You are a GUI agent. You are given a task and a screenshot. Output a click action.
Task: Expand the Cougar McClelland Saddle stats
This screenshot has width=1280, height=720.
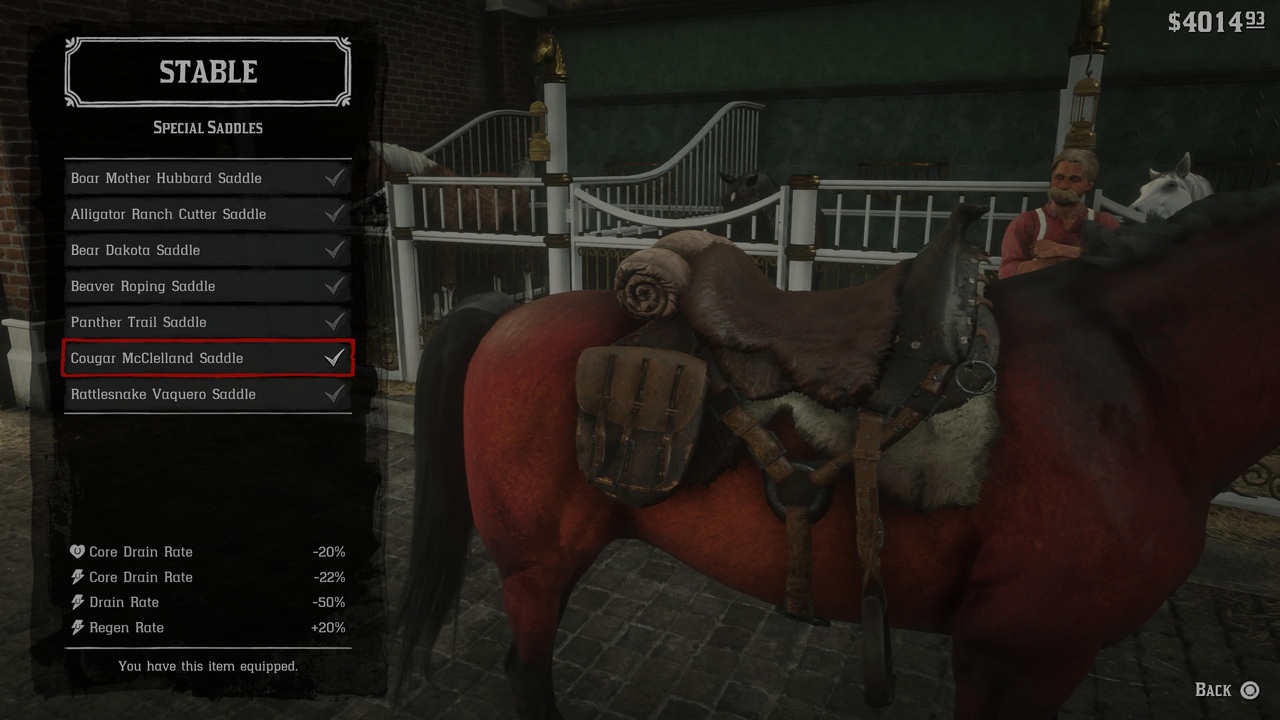point(207,358)
